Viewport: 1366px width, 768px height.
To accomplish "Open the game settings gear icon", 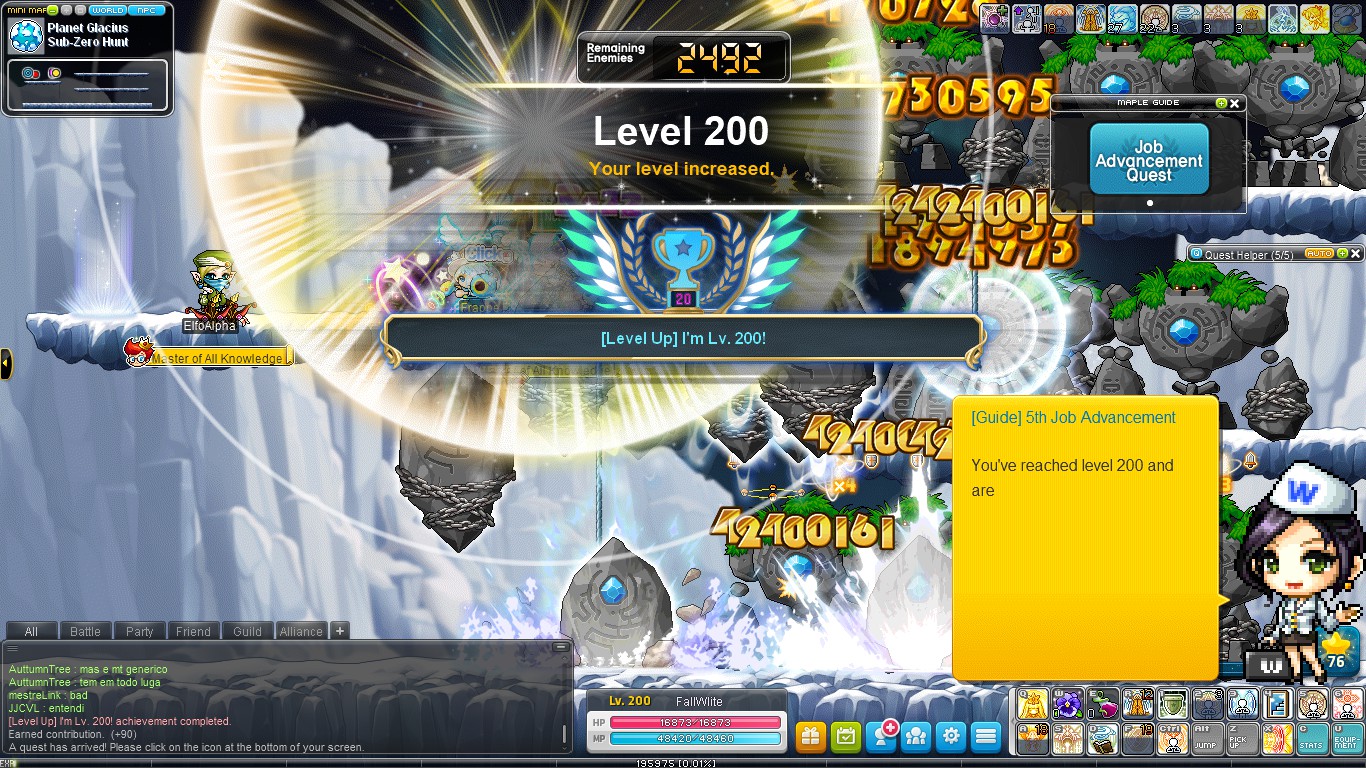I will click(x=950, y=737).
